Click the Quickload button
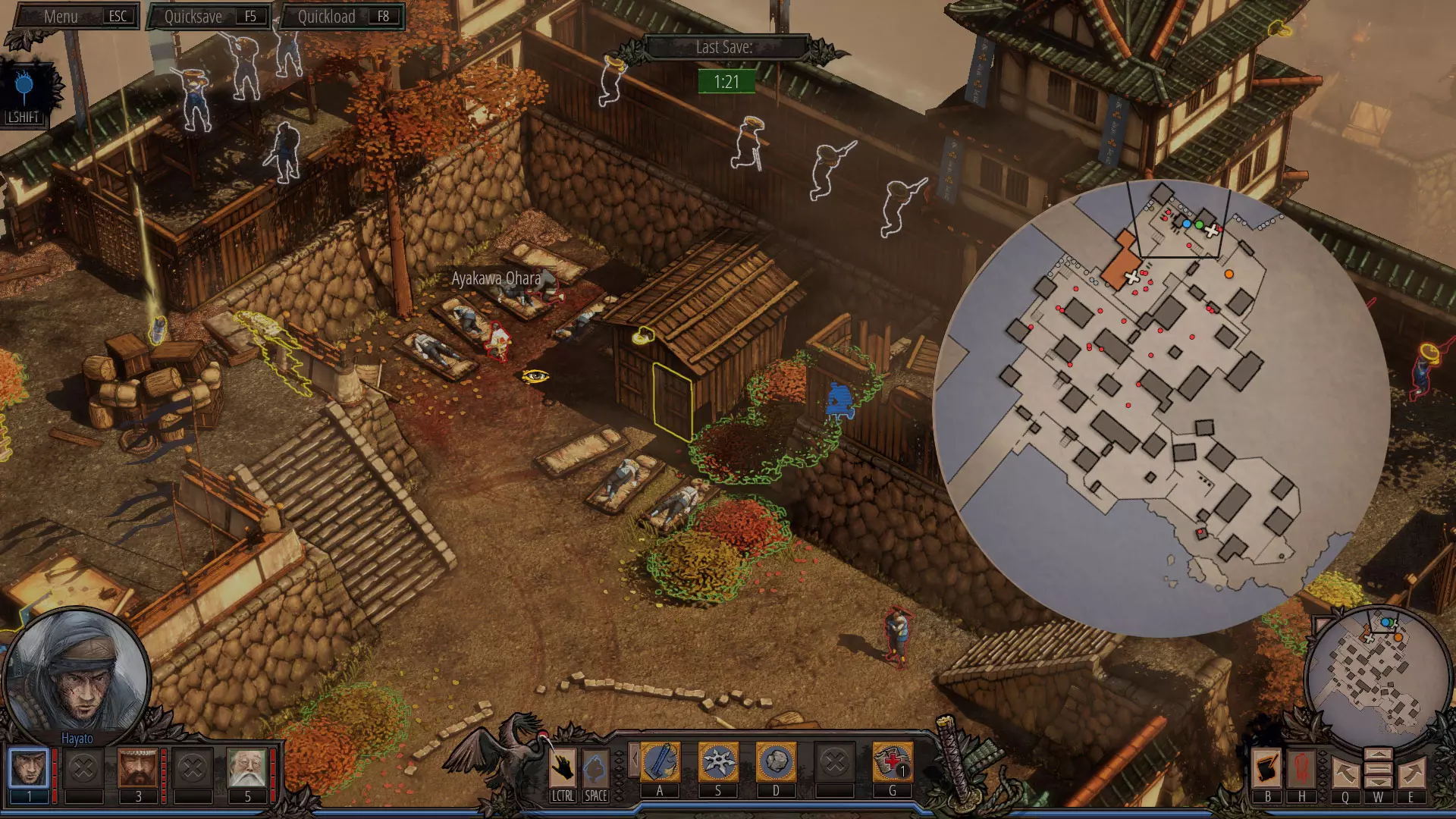Viewport: 1456px width, 819px height. point(342,17)
